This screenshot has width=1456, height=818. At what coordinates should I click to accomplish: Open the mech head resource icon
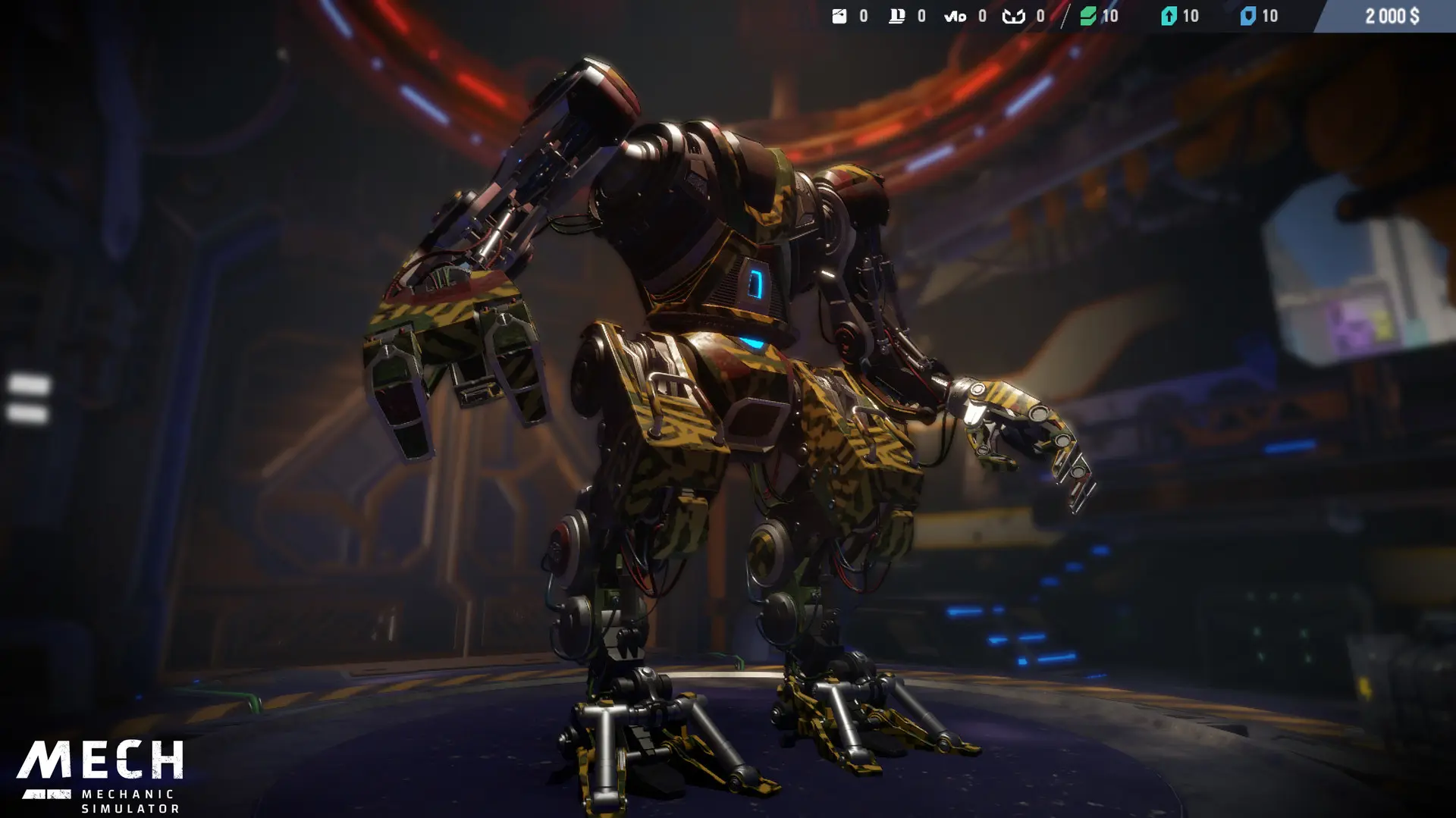[1013, 16]
